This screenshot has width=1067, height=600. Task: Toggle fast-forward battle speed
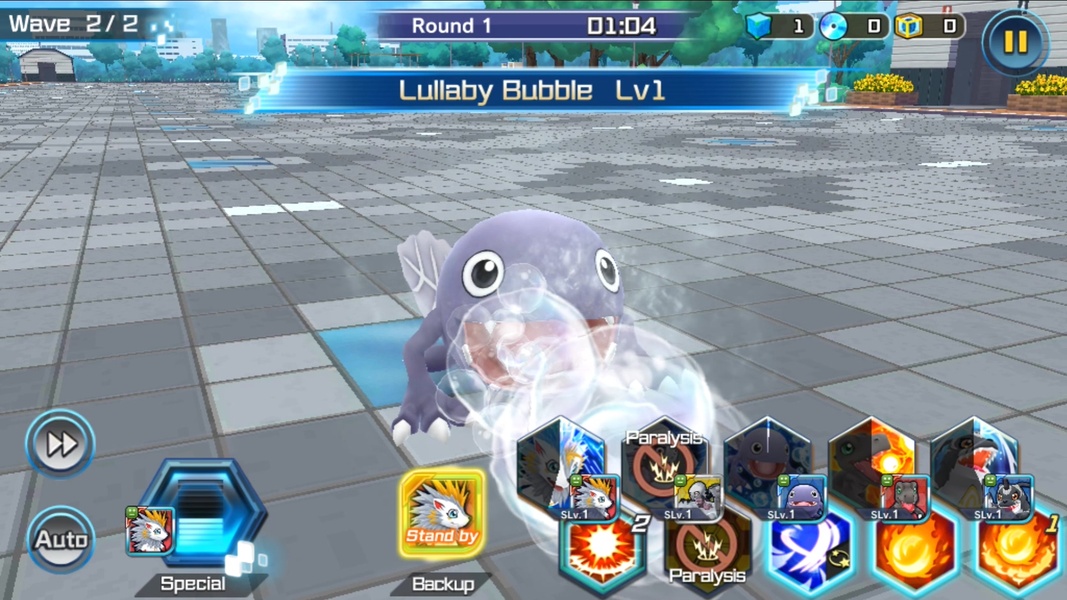(x=60, y=443)
